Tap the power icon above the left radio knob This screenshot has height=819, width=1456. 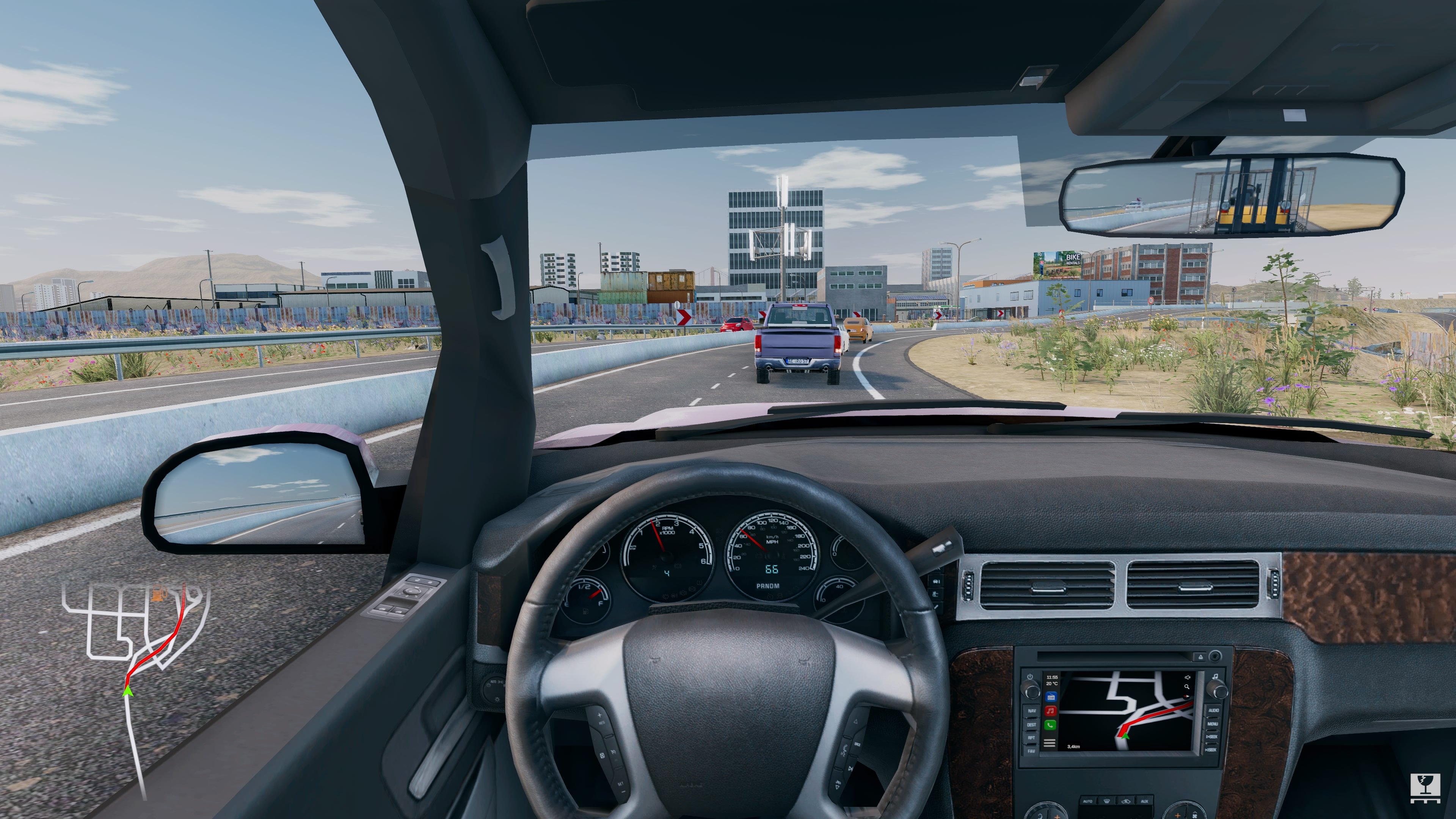pyautogui.click(x=1031, y=676)
